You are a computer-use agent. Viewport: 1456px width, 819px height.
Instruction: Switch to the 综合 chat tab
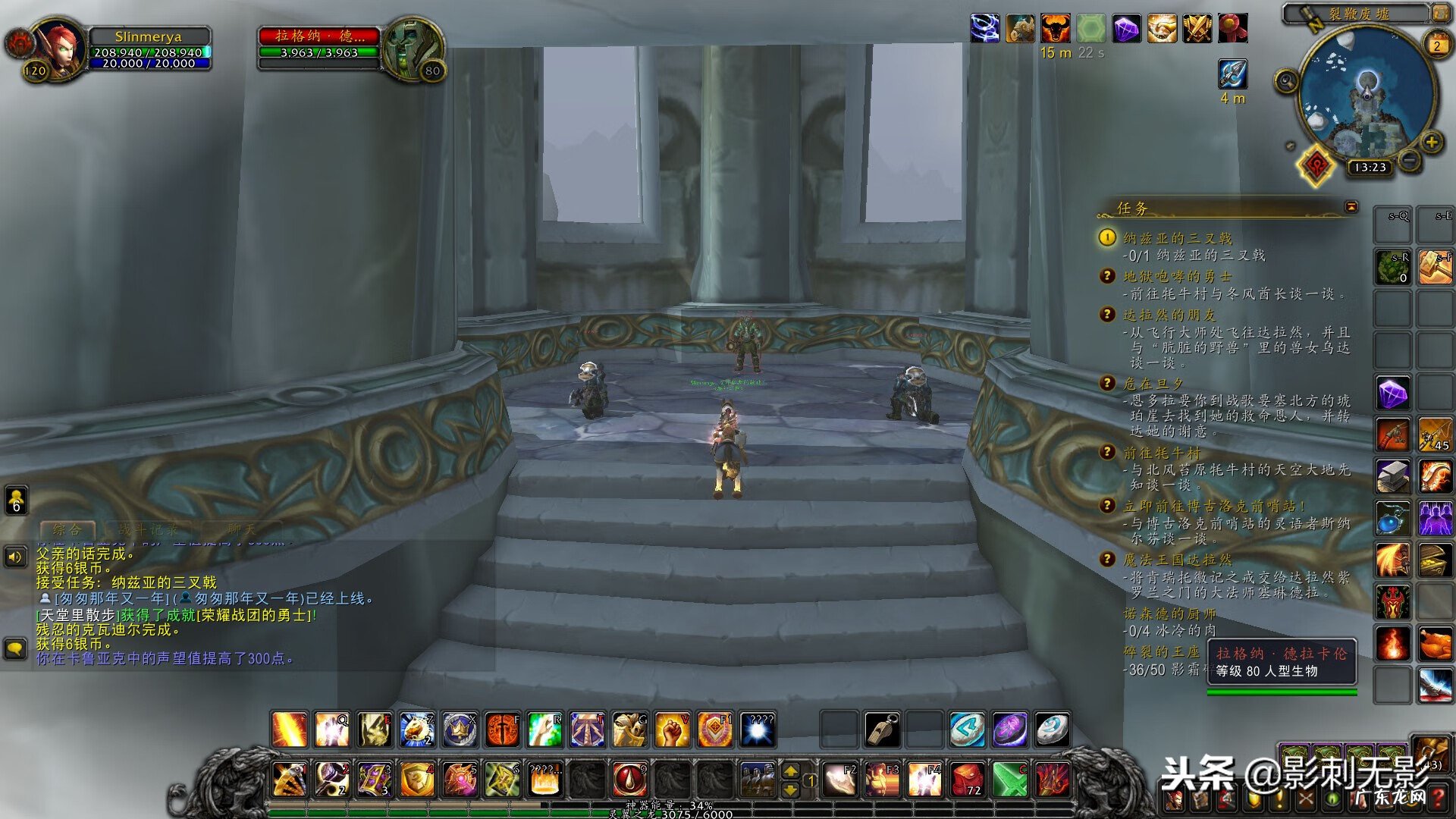(x=67, y=529)
